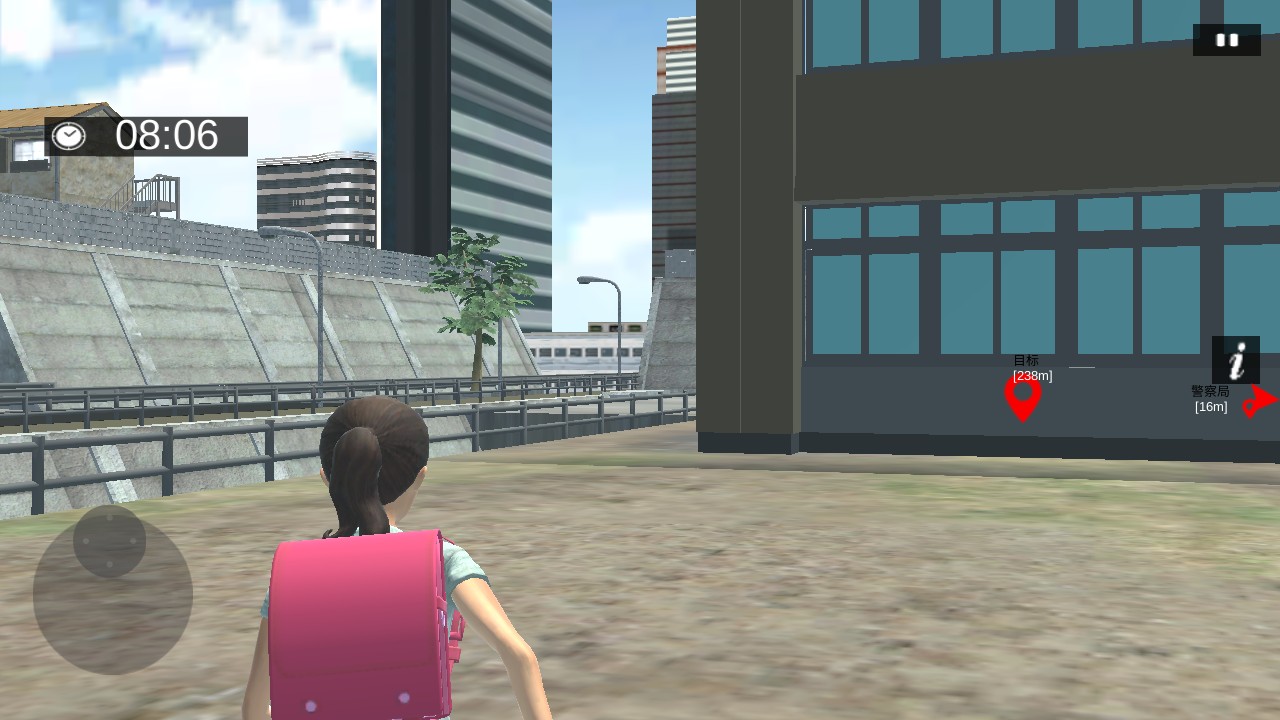Select the [238m] distance label
This screenshot has width=1280, height=720.
pos(1031,376)
